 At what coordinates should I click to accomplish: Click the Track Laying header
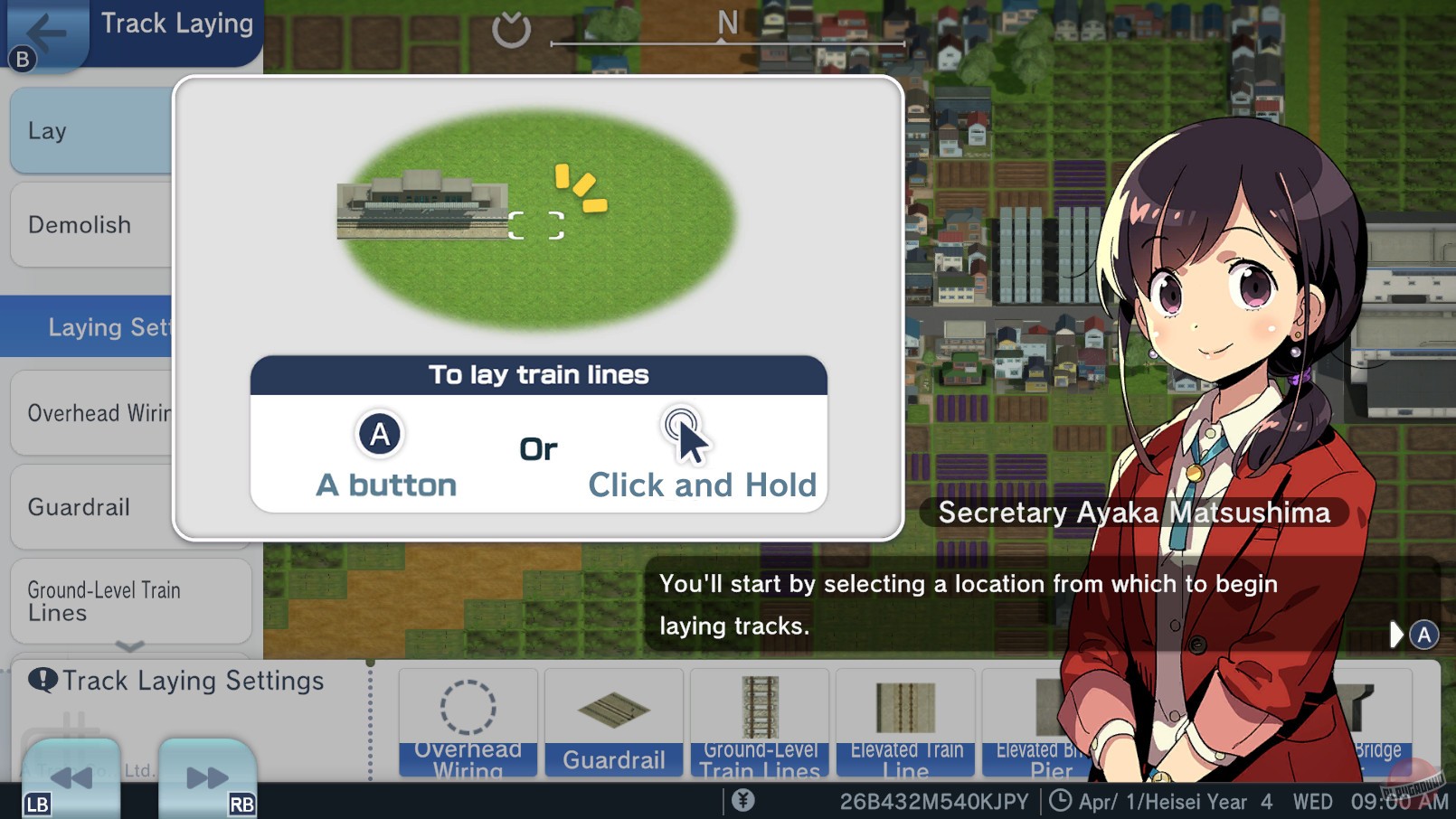click(175, 24)
